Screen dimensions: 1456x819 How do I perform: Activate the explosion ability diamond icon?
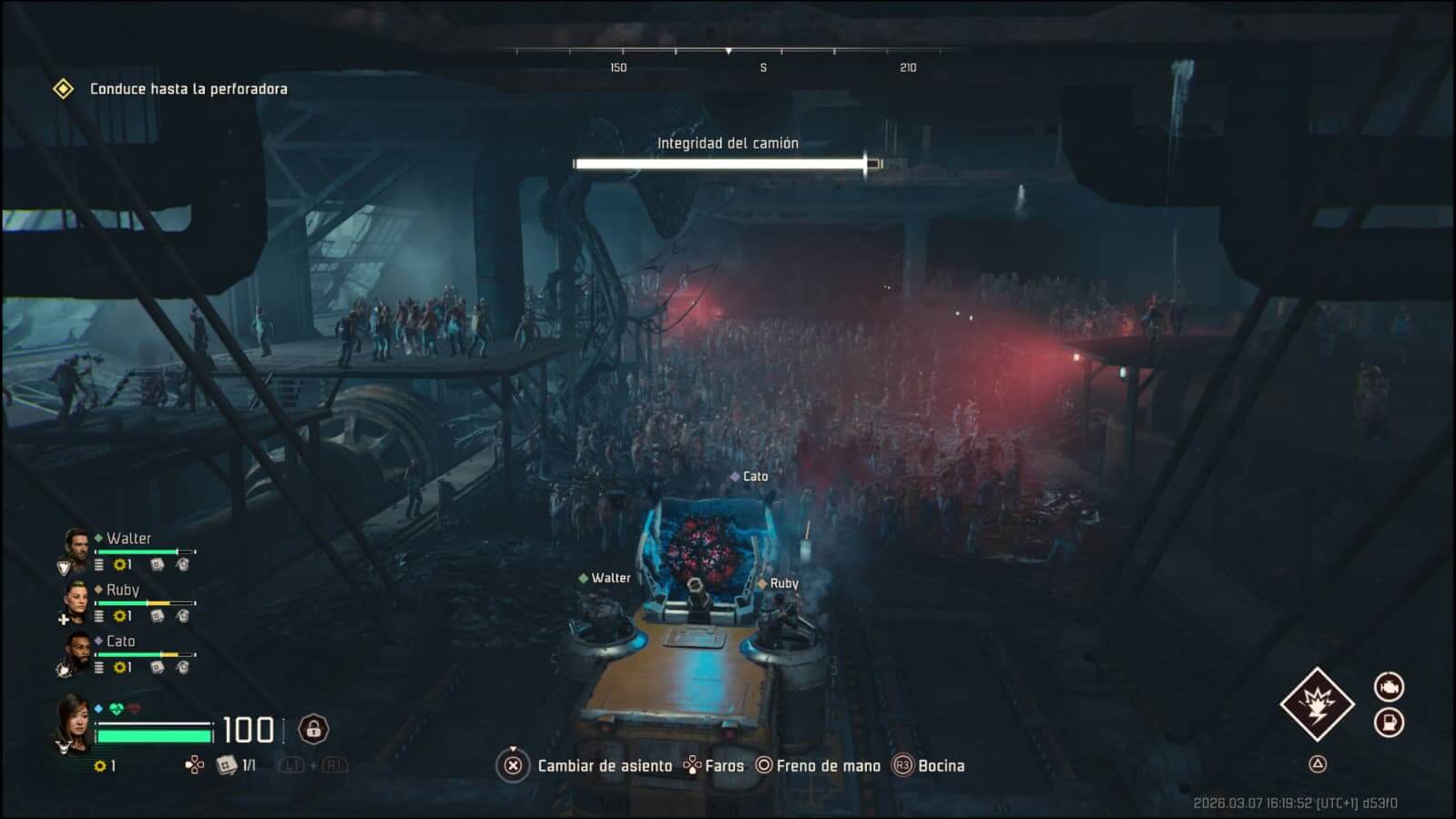click(1317, 704)
